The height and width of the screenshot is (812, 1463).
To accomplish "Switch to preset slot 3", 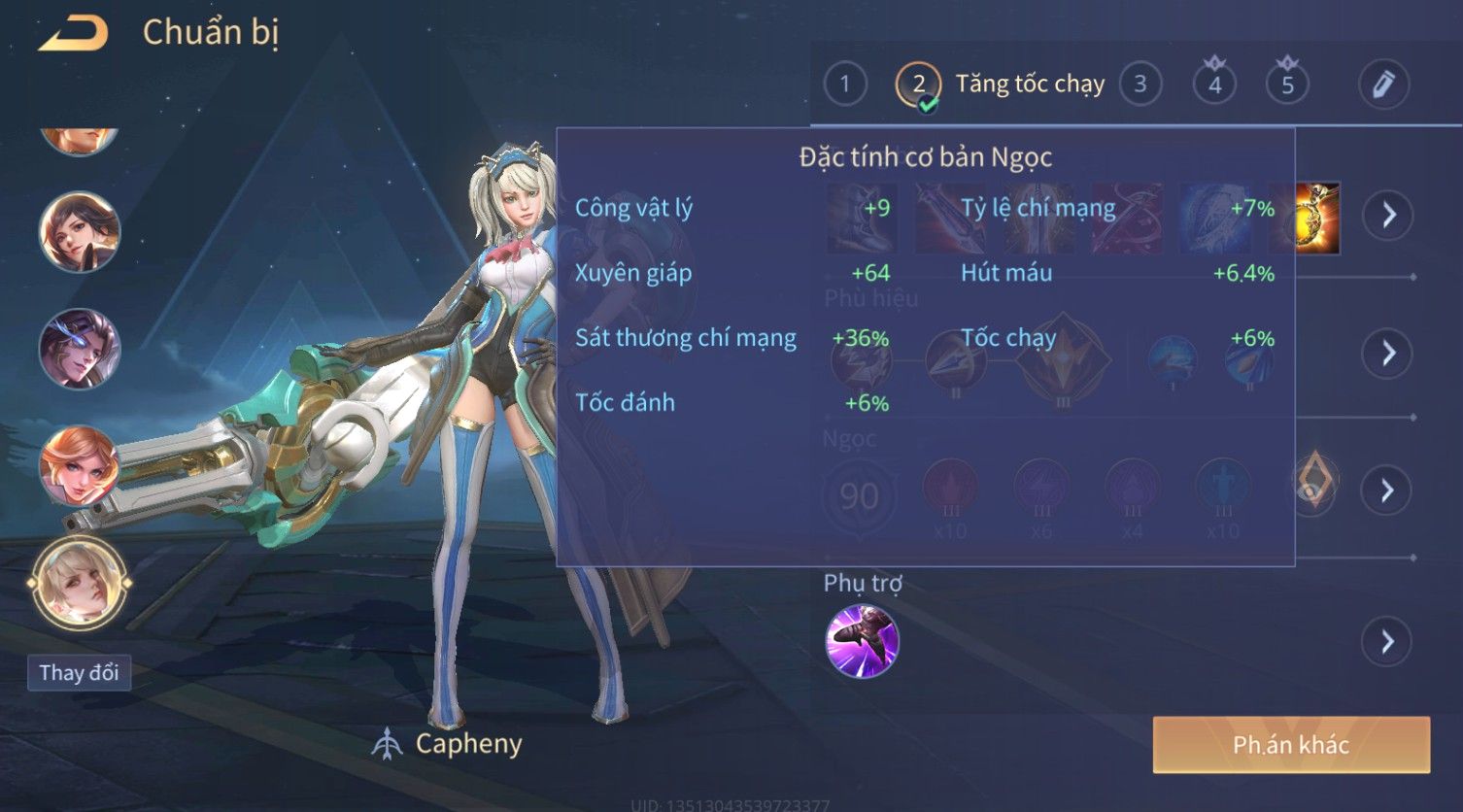I will tap(1140, 85).
